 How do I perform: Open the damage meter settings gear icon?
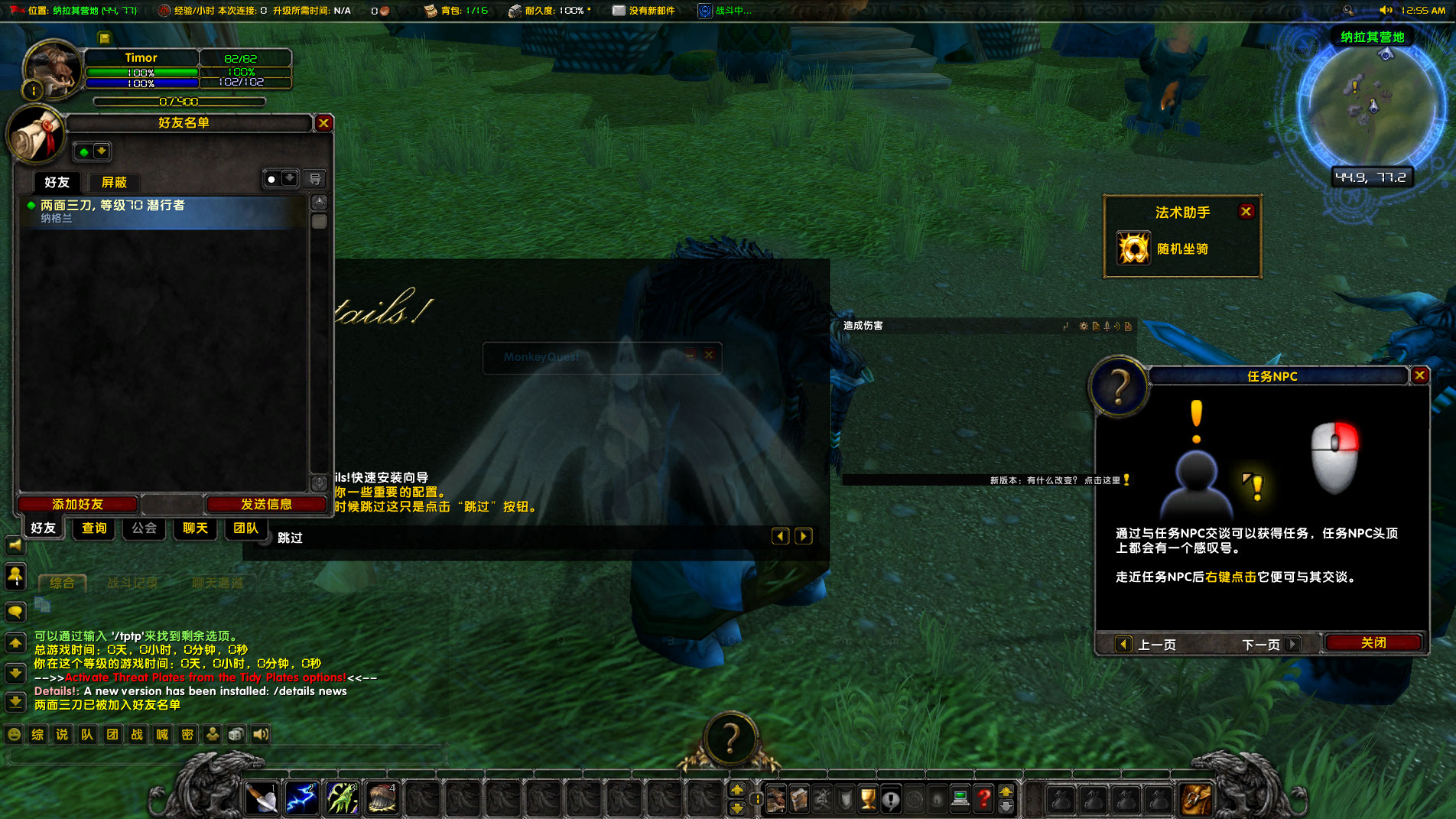point(1084,327)
